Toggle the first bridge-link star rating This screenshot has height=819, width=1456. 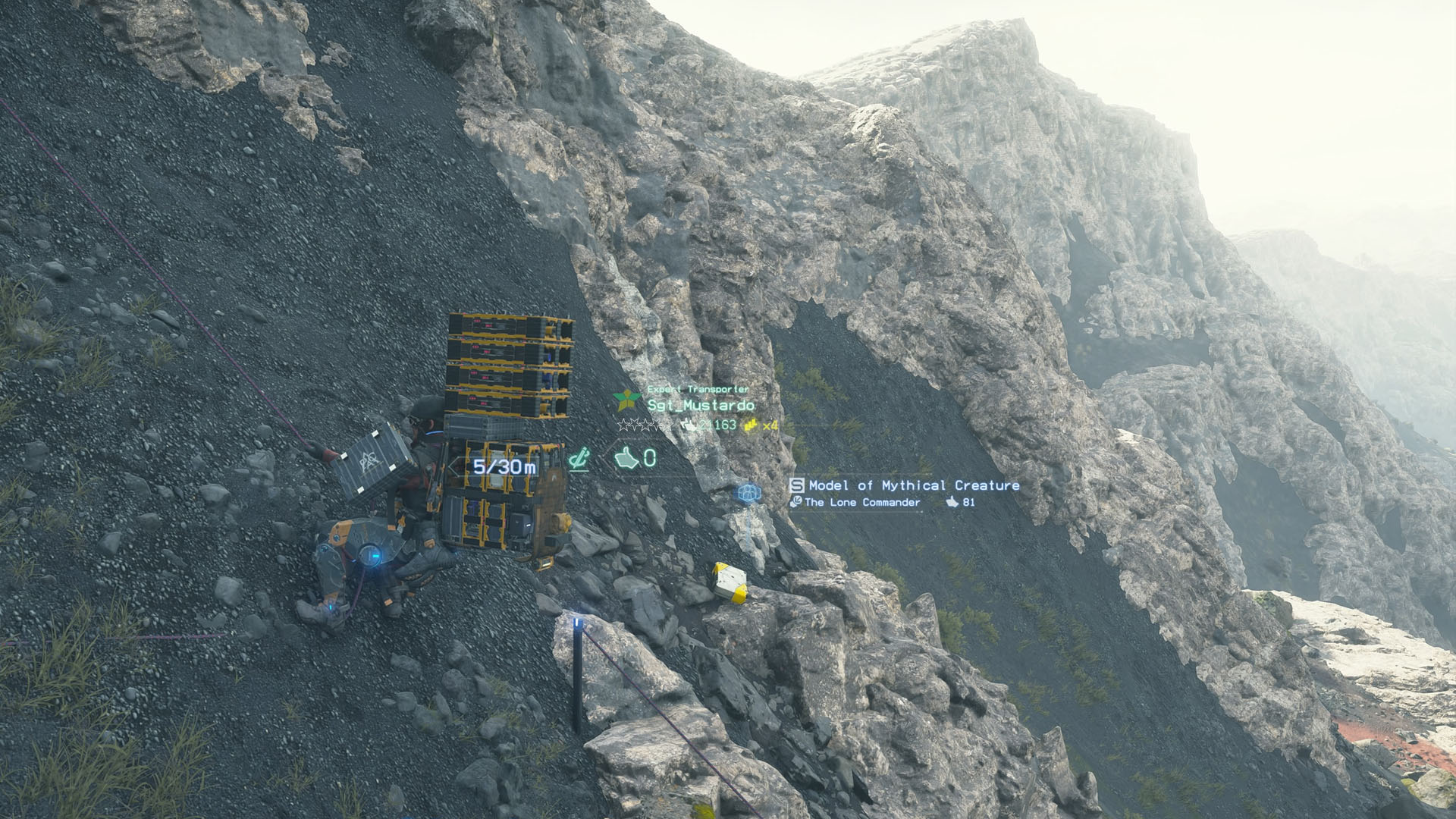coord(622,425)
